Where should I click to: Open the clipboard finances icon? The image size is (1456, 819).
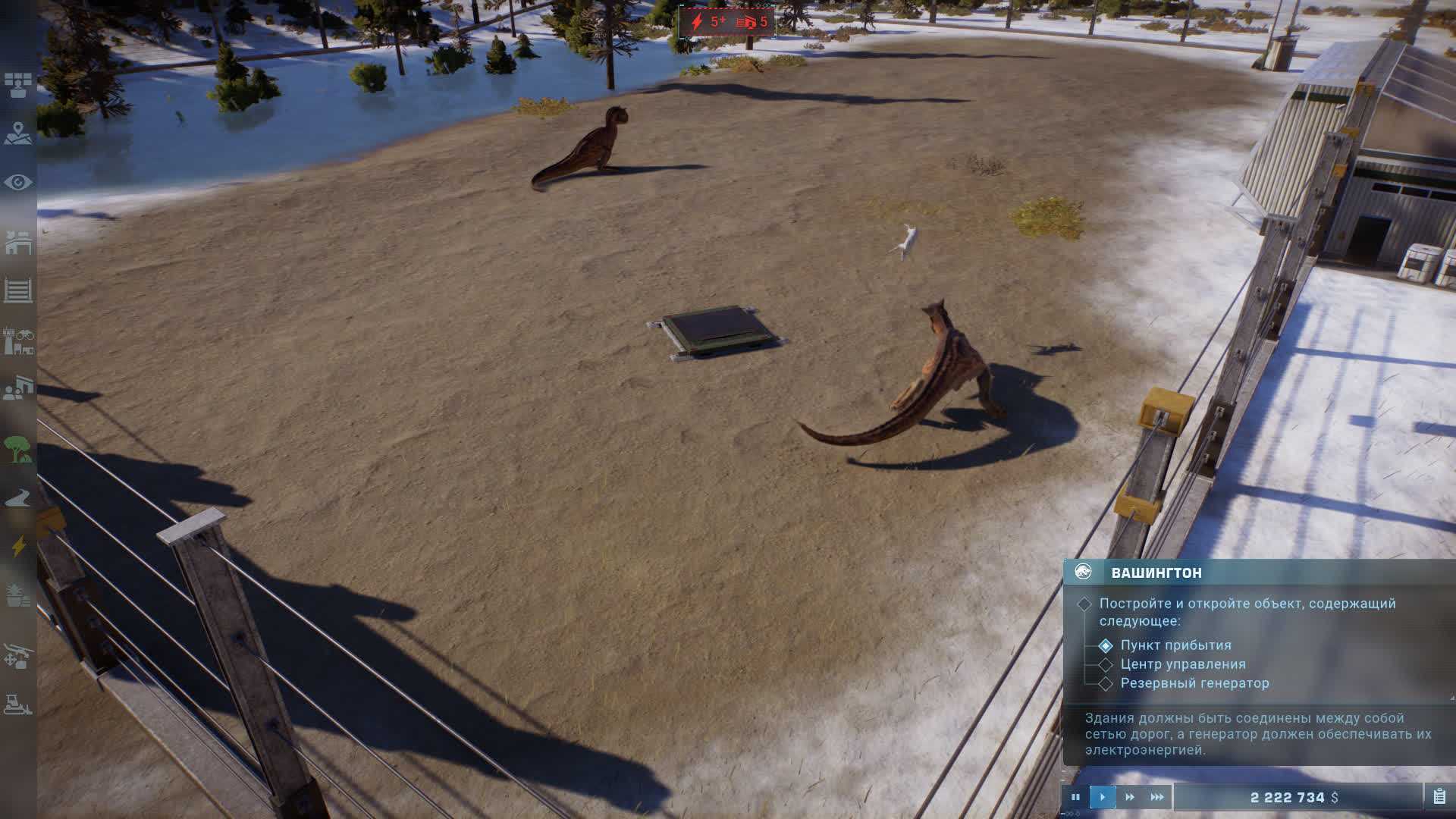(1439, 797)
